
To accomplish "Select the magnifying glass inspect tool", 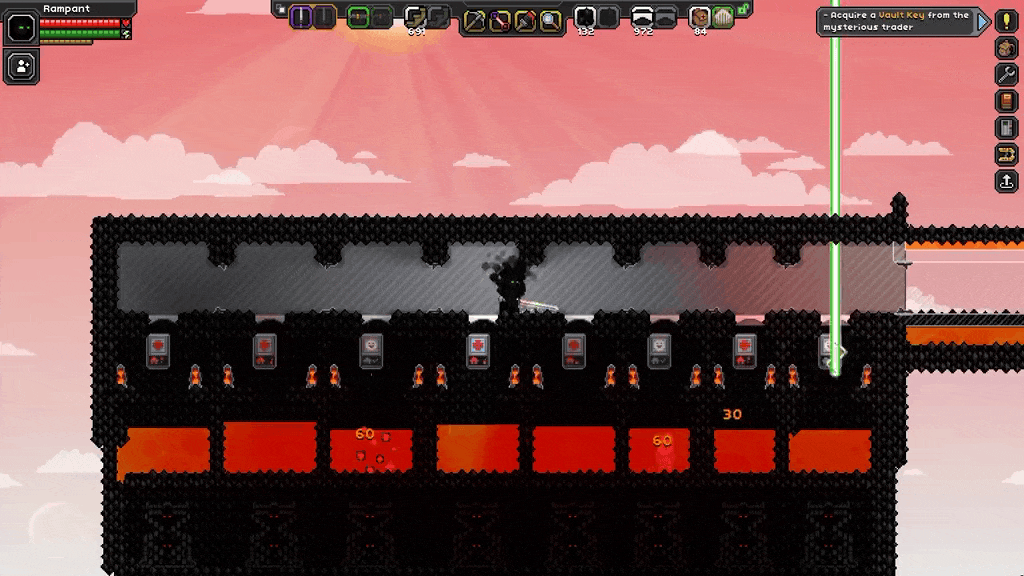I will 550,20.
